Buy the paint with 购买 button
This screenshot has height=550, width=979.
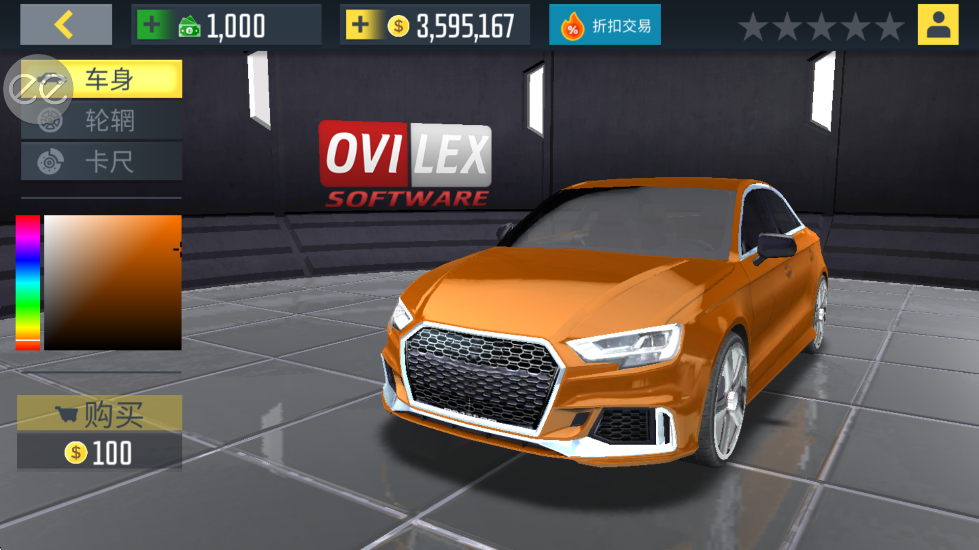pyautogui.click(x=100, y=413)
